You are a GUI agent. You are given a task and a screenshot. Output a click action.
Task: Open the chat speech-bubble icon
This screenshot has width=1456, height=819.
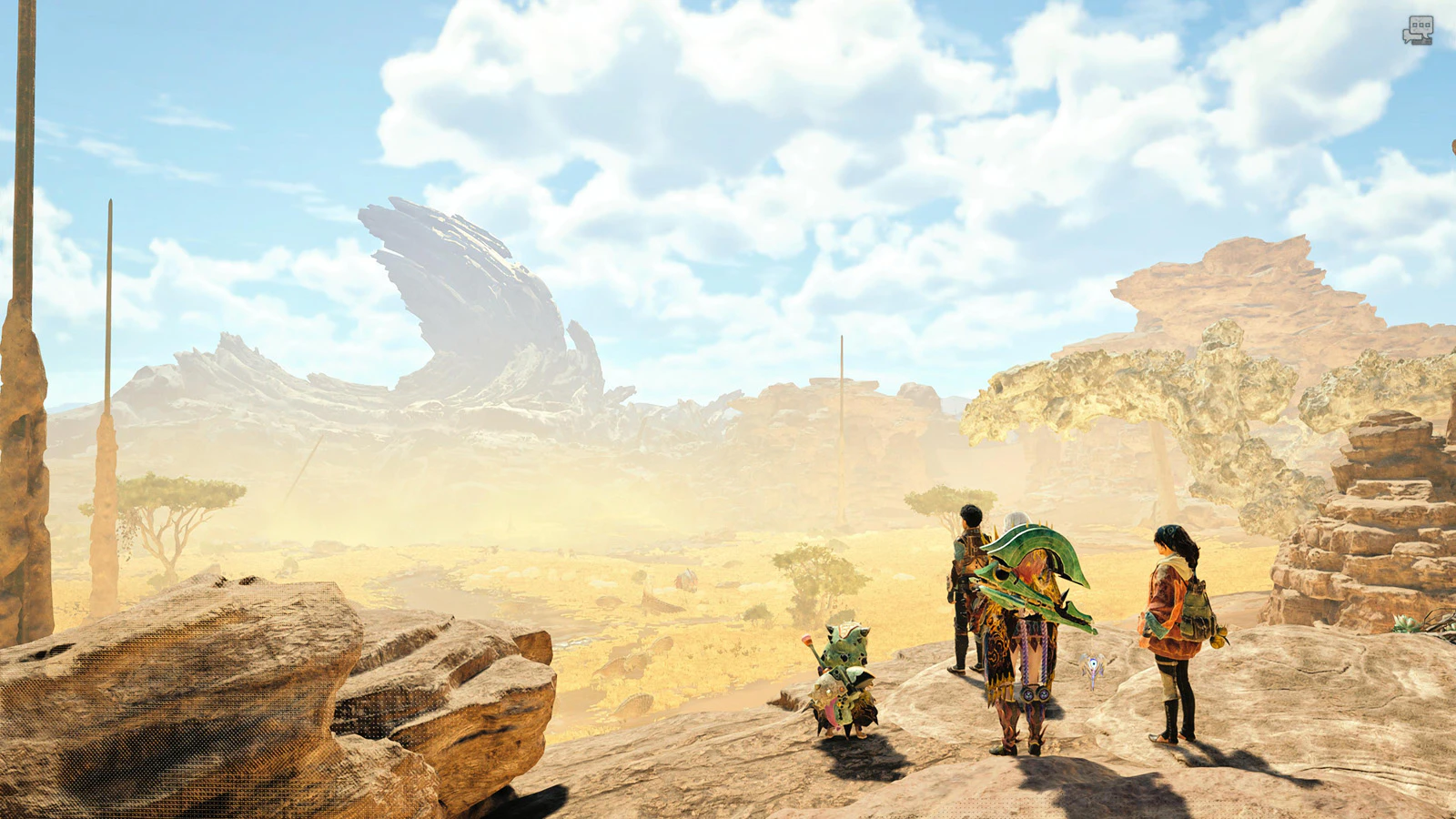[x=1417, y=30]
